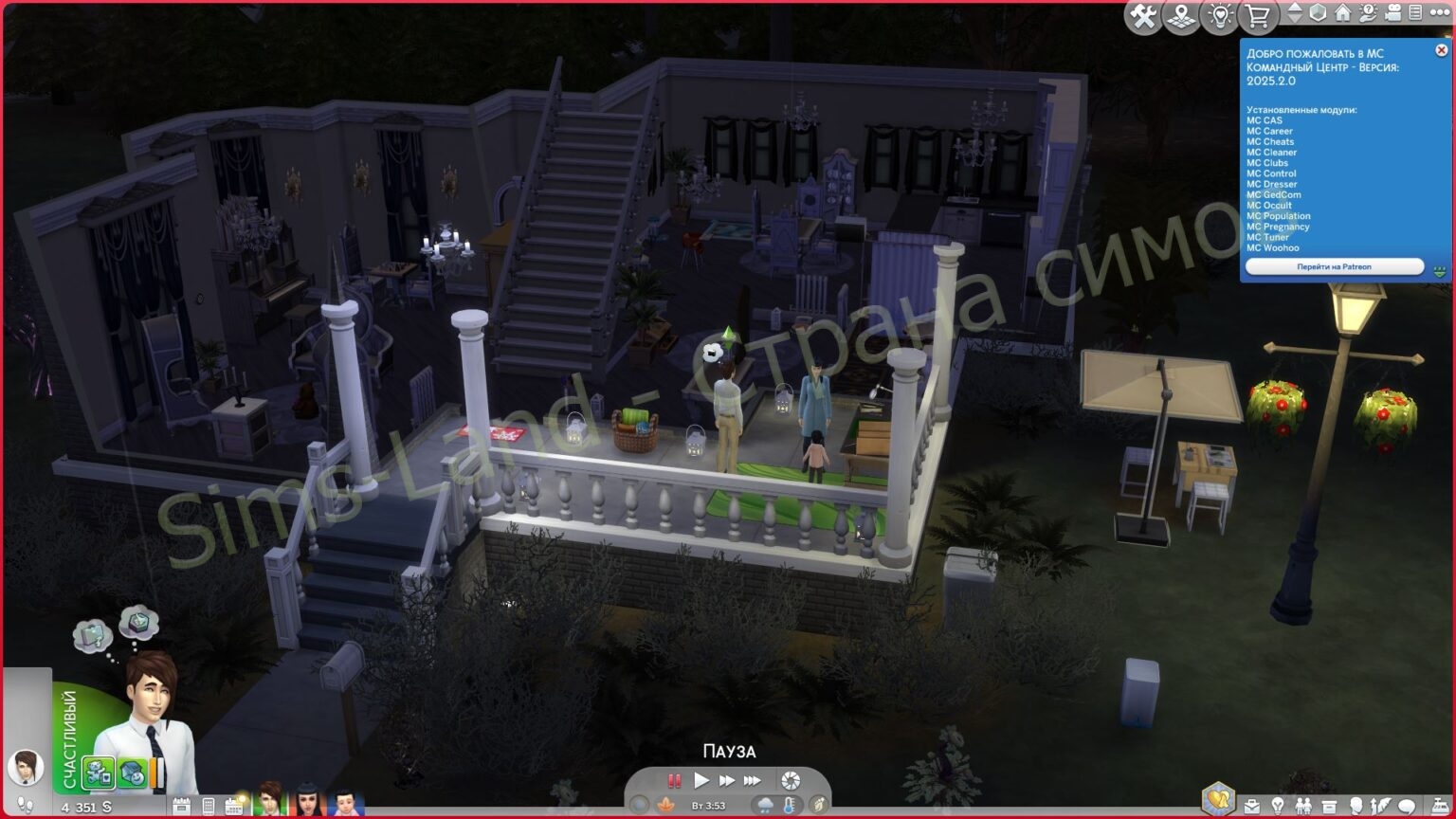This screenshot has height=819, width=1456.
Task: Open the weather forecast cloud icon near clock
Action: point(765,805)
